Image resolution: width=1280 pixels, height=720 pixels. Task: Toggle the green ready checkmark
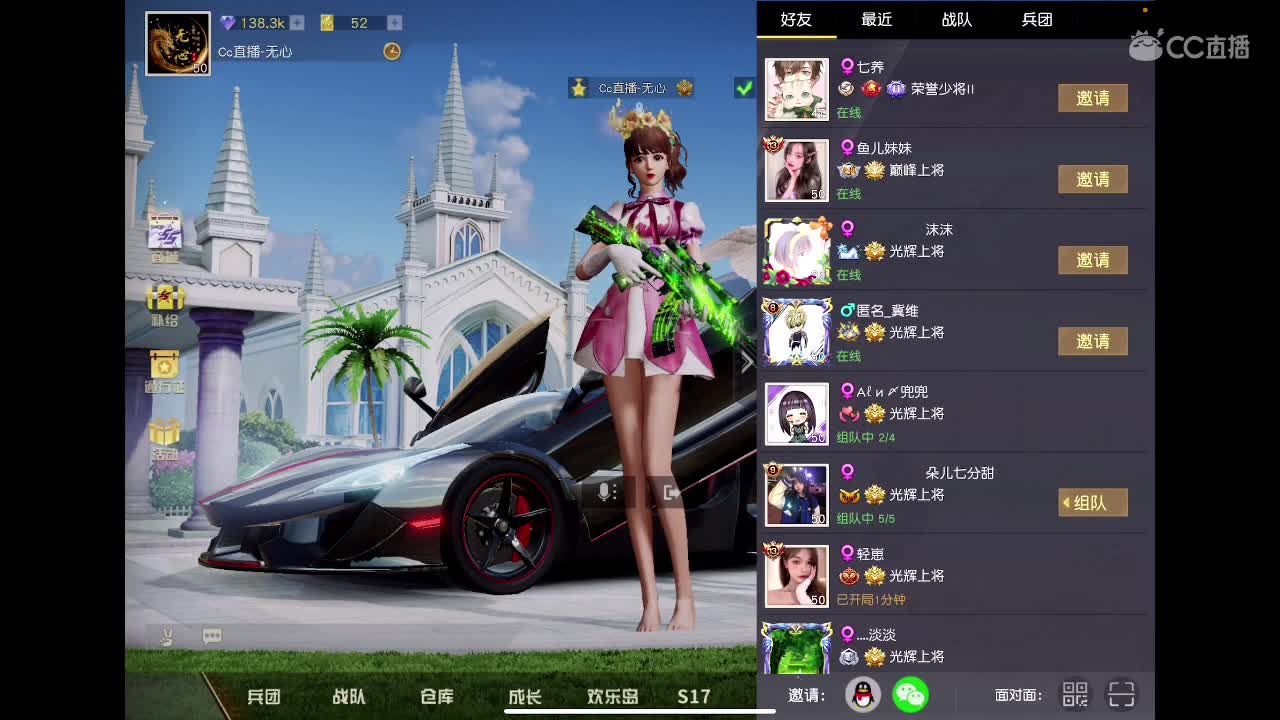(742, 88)
